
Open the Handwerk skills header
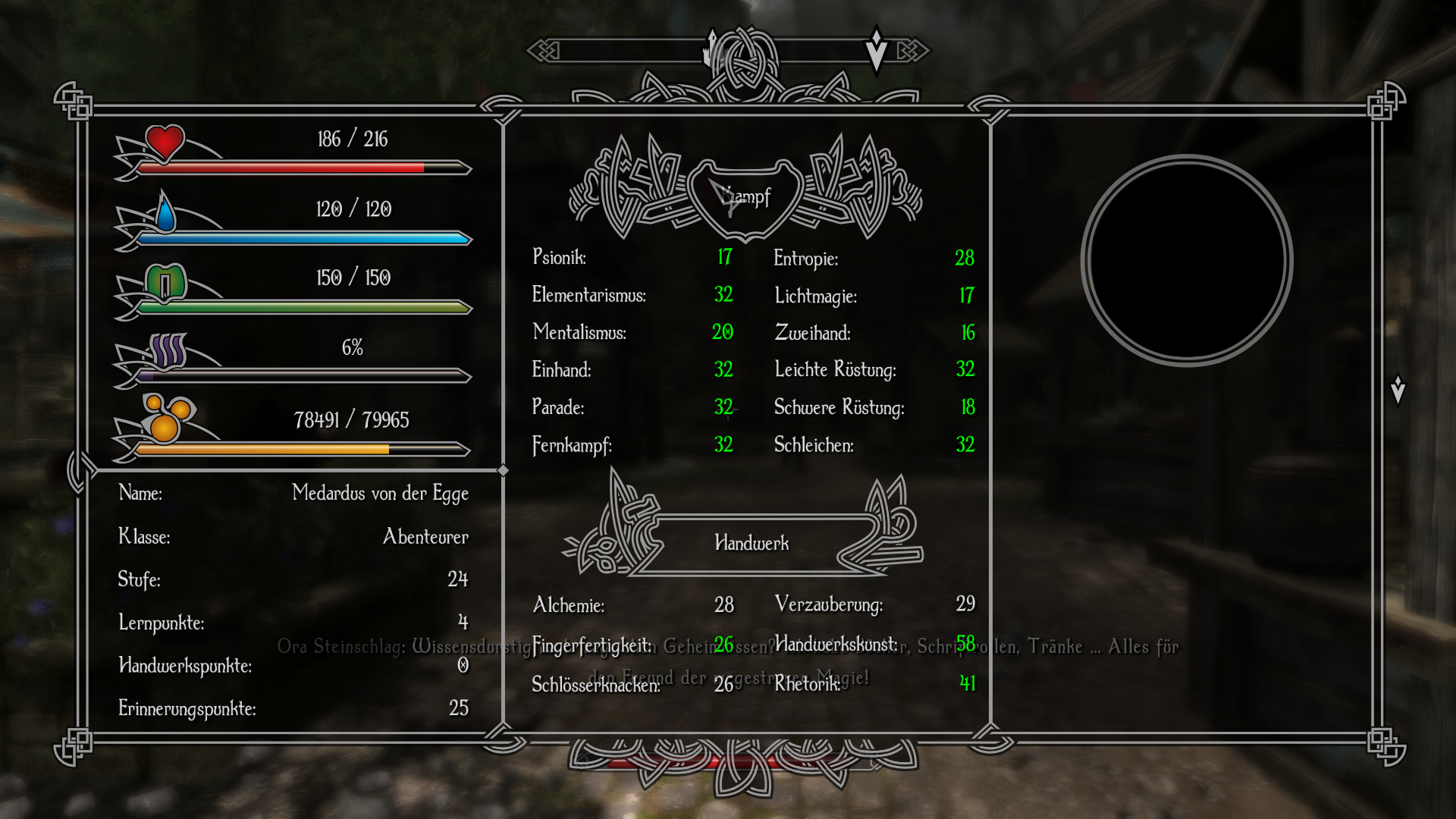[x=752, y=543]
